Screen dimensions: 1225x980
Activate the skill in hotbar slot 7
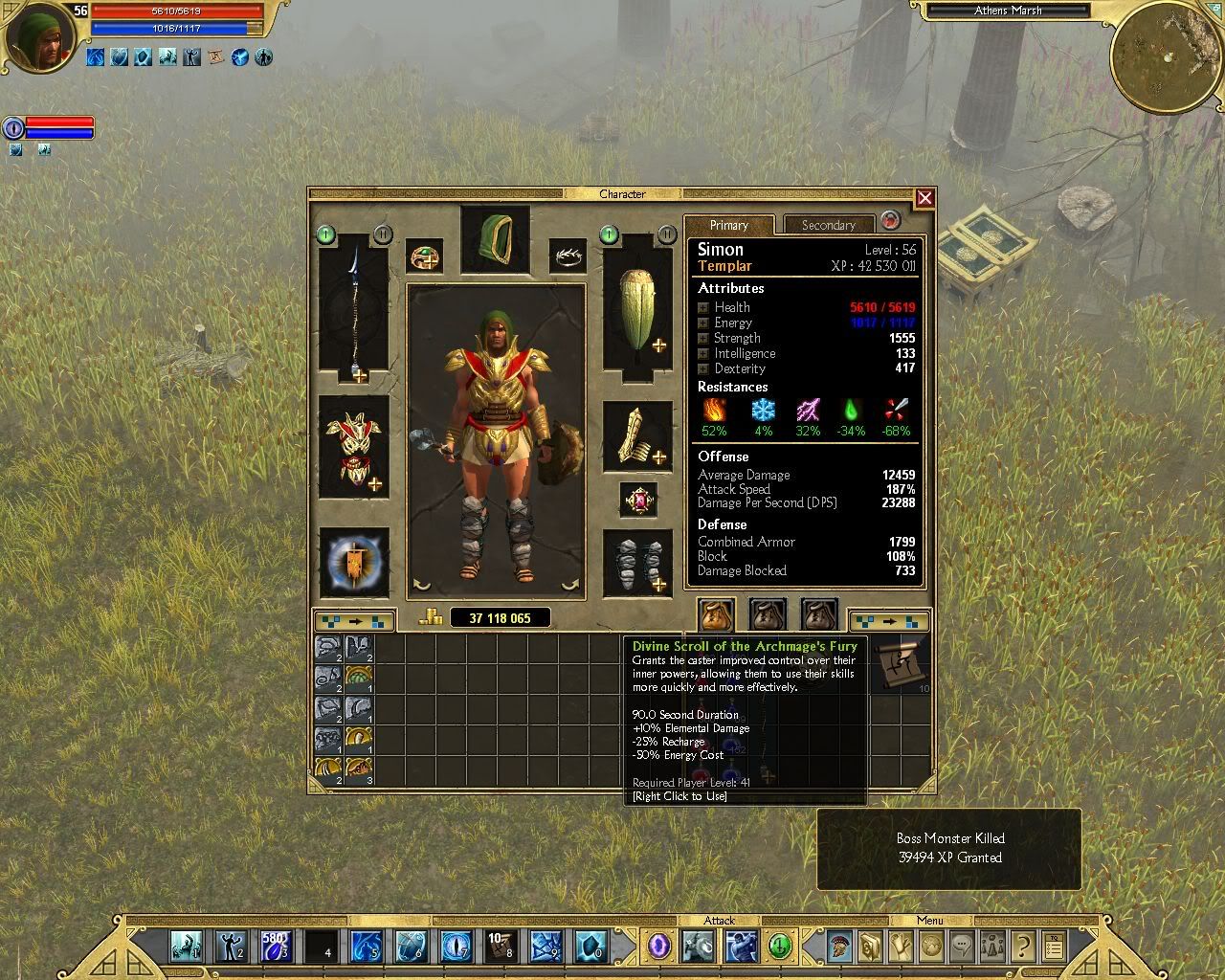tap(456, 947)
